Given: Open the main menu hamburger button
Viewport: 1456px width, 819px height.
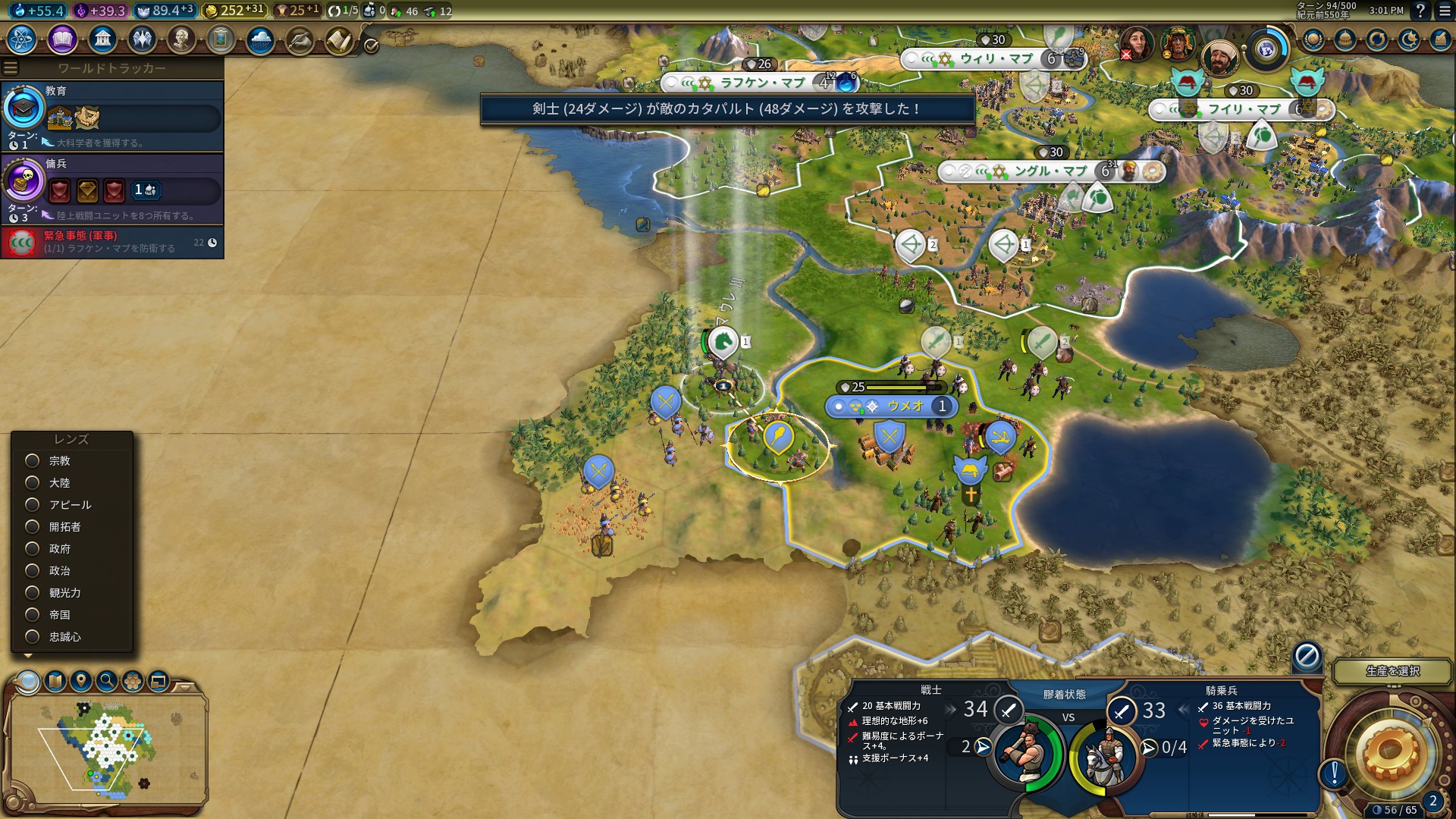Looking at the screenshot, I should point(1445,11).
